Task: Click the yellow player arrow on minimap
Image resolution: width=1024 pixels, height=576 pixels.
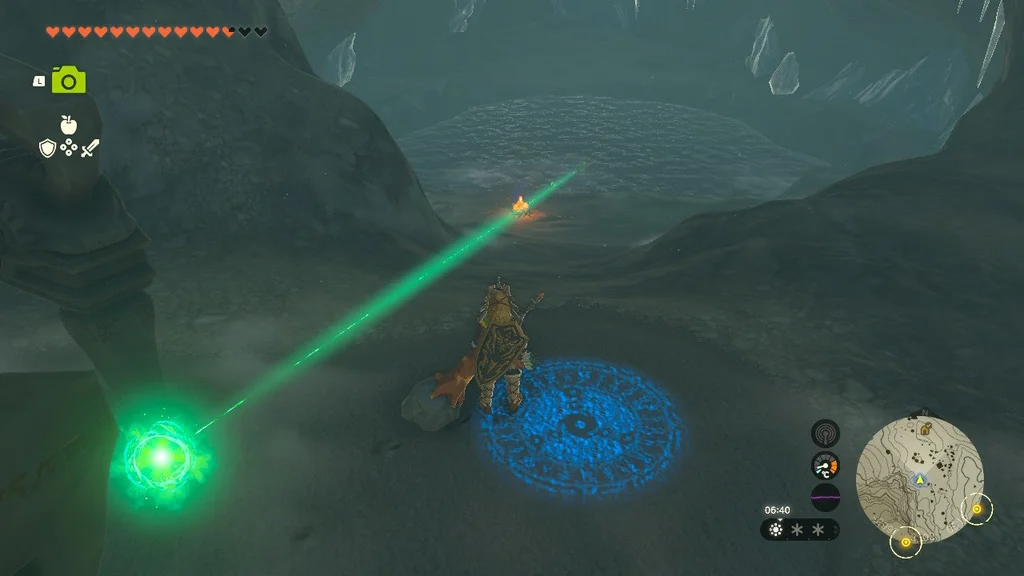Action: click(918, 480)
